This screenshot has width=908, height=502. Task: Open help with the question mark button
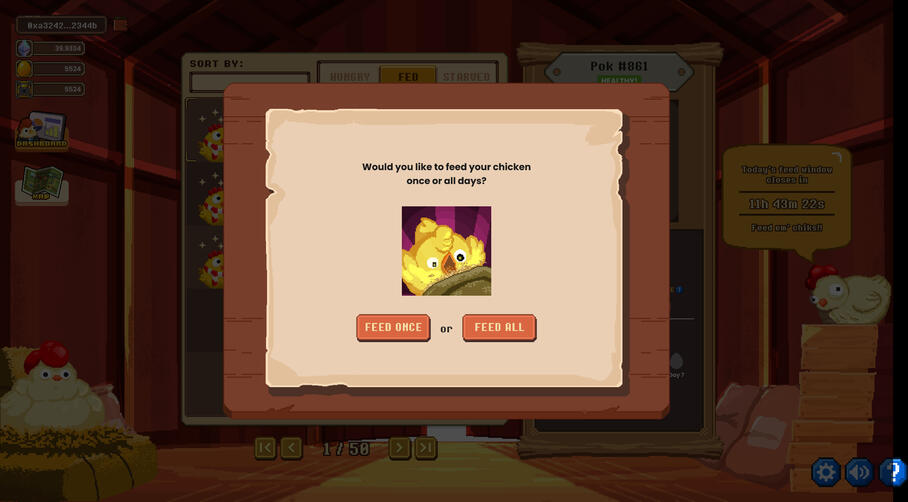point(894,471)
